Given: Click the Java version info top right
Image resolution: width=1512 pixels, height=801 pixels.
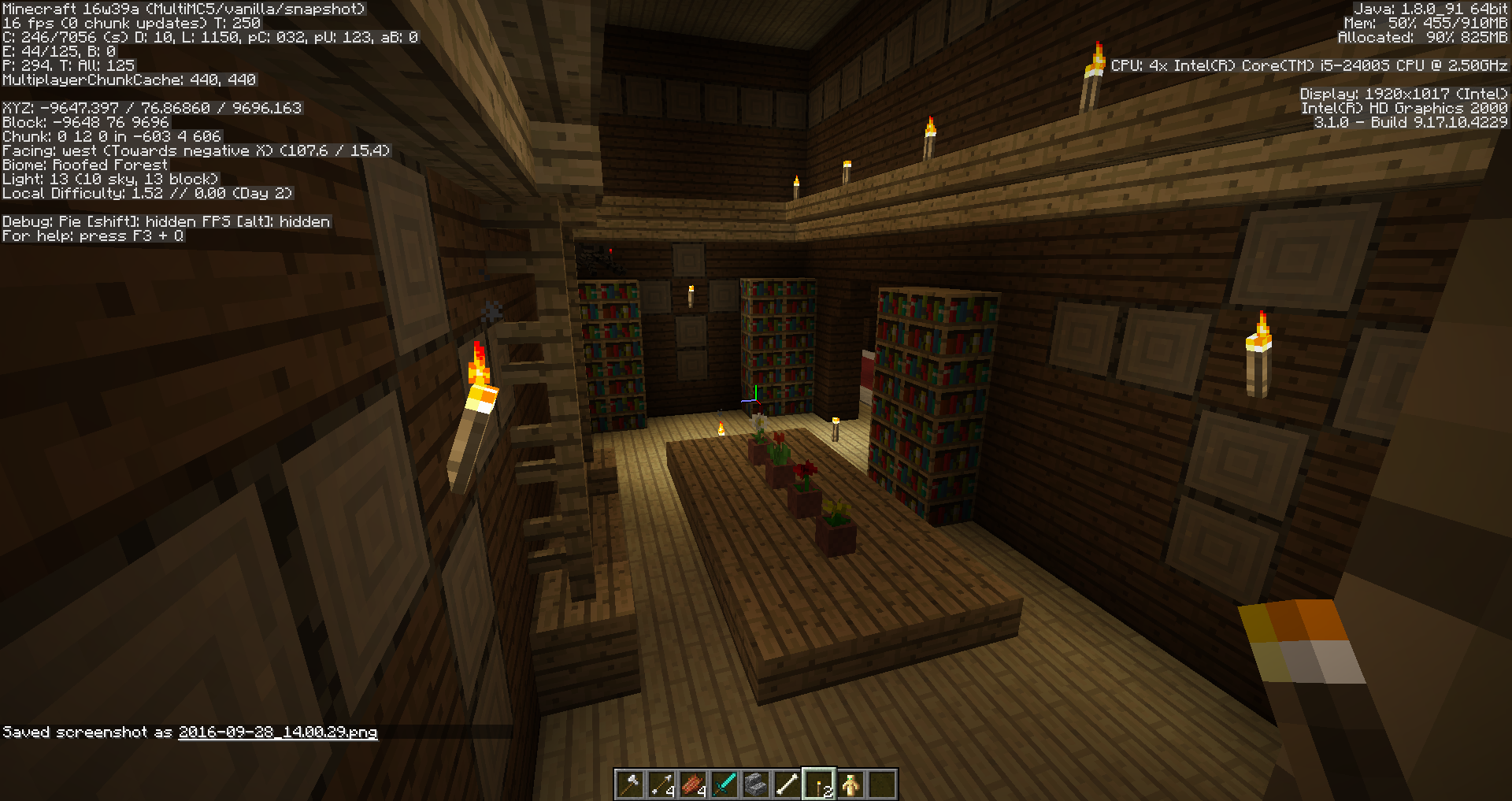Looking at the screenshot, I should coord(1432,8).
